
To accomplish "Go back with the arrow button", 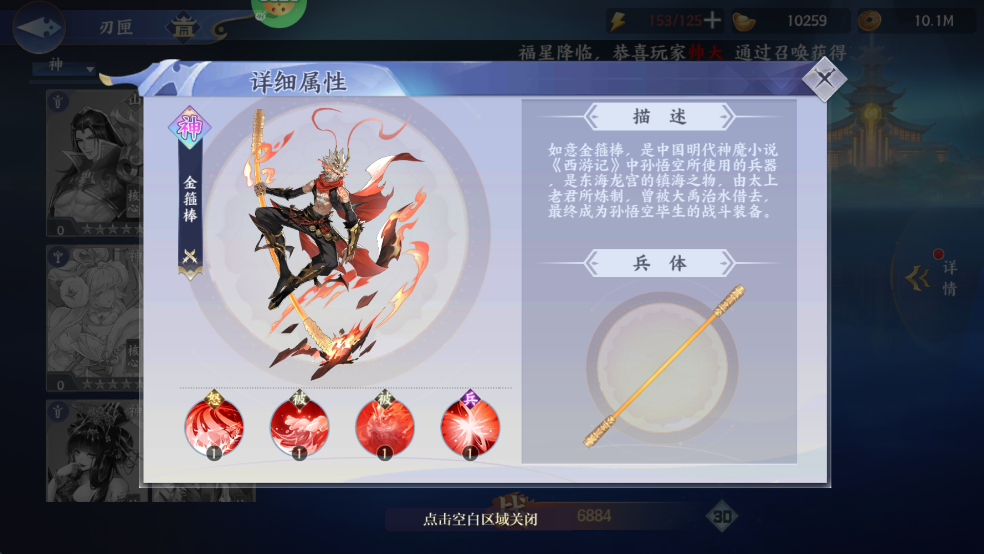I will pos(38,27).
